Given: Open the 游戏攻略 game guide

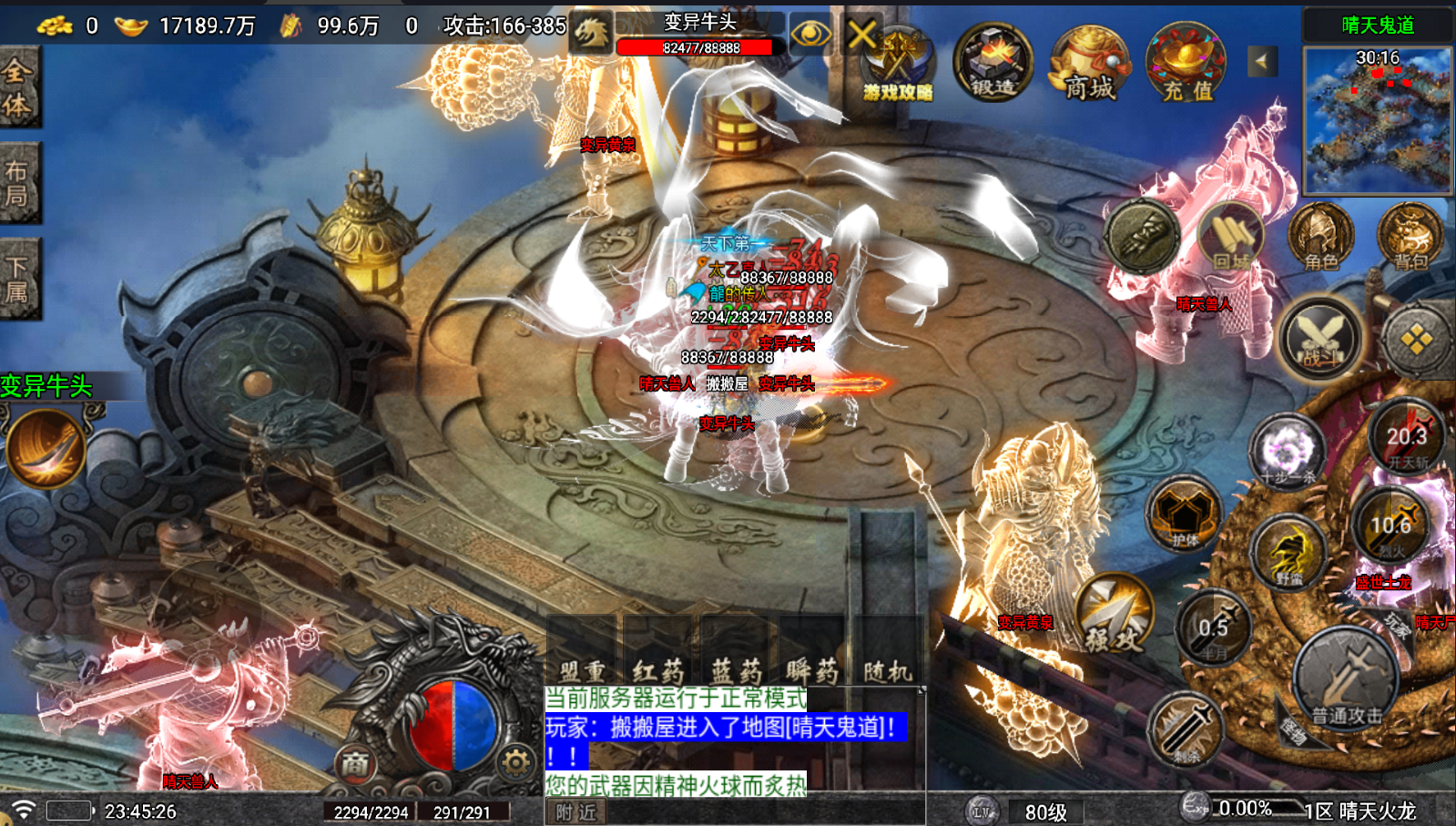Looking at the screenshot, I should [898, 64].
